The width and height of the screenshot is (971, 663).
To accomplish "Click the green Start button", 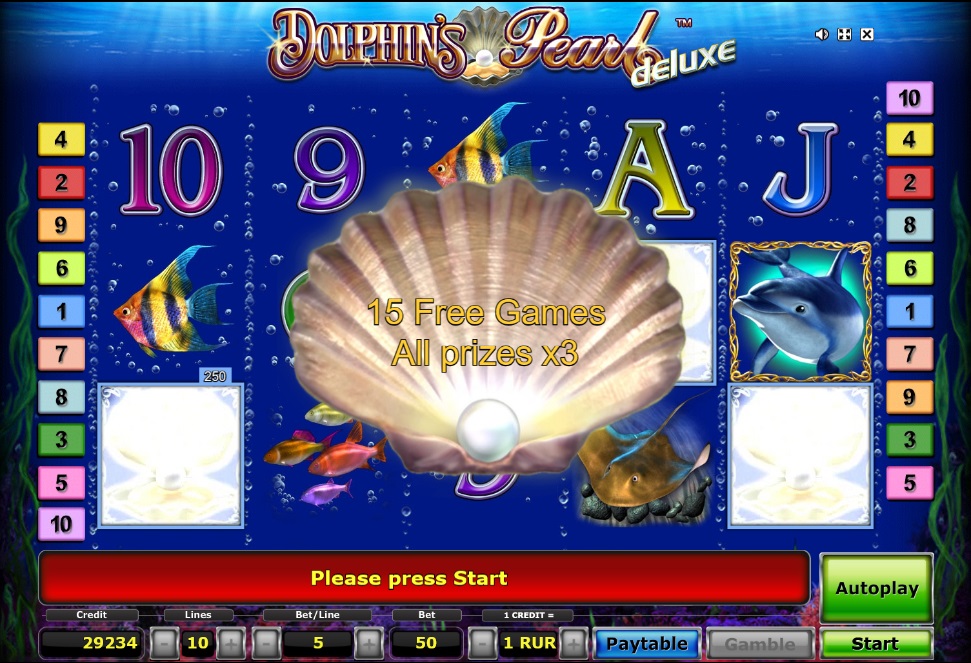I will (875, 643).
